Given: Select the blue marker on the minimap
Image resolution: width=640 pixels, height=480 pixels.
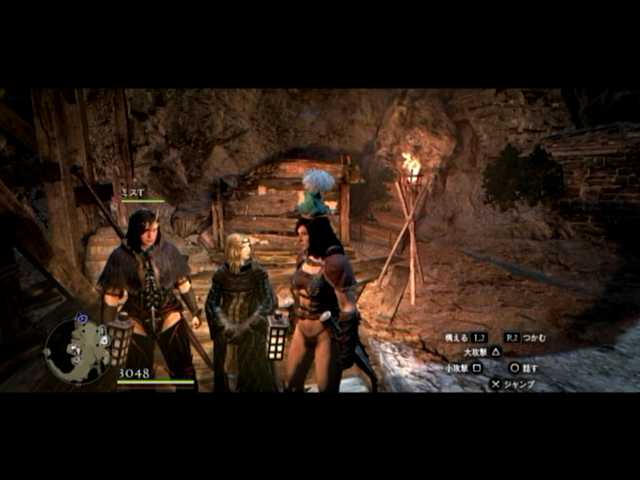Looking at the screenshot, I should [82, 319].
